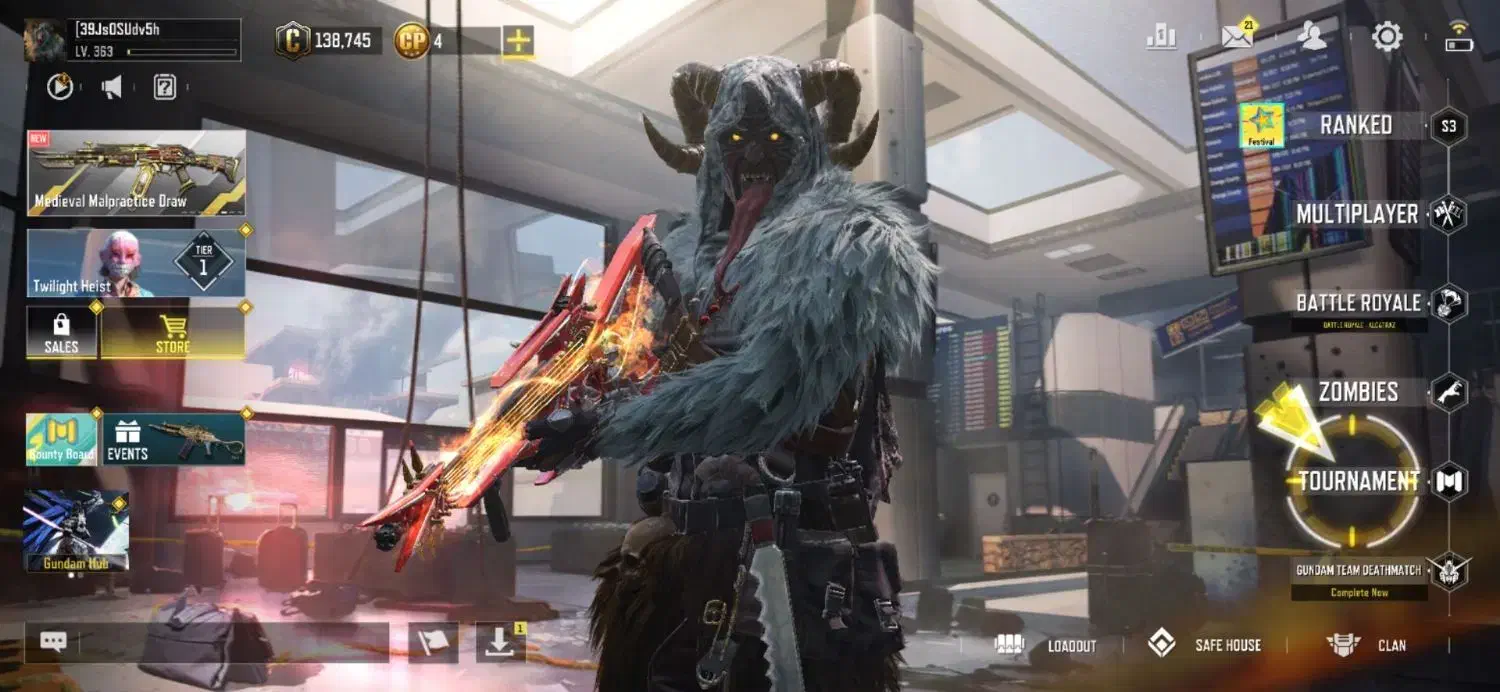Enter Zombies mode
The height and width of the screenshot is (692, 1500).
[1358, 392]
